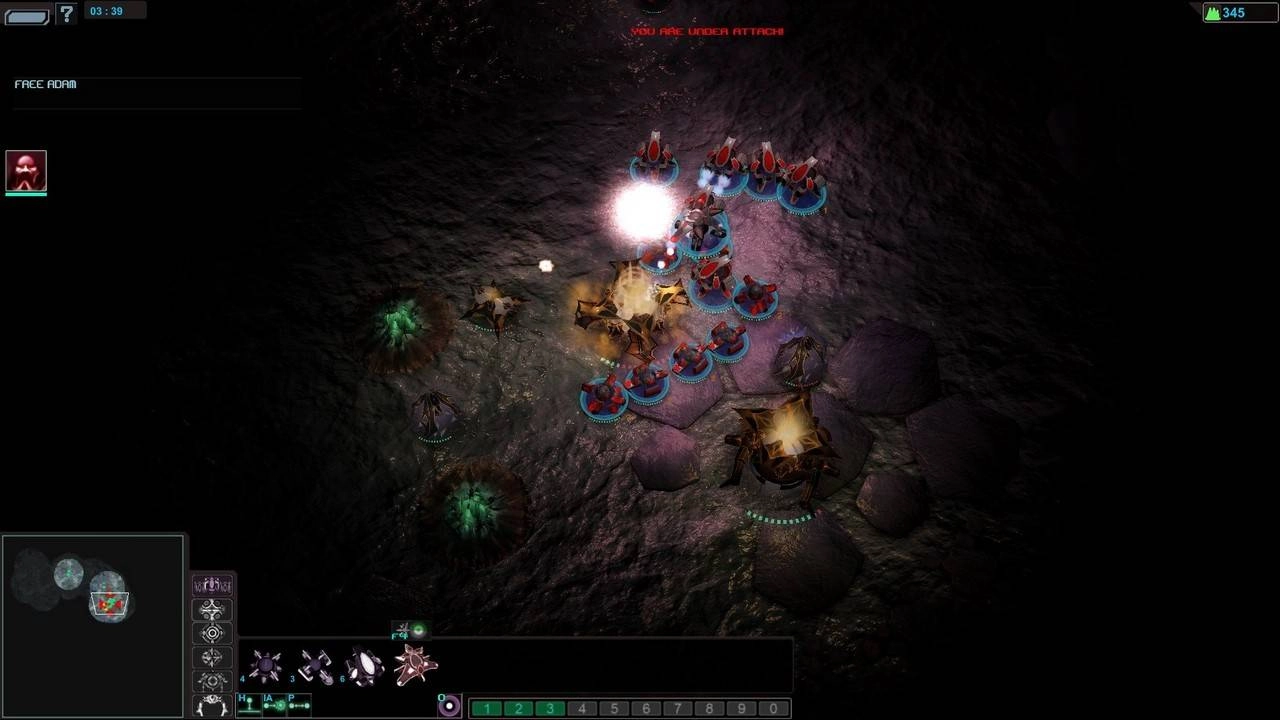Activate the H hold command
Screen dimensions: 1280x720
click(248, 705)
